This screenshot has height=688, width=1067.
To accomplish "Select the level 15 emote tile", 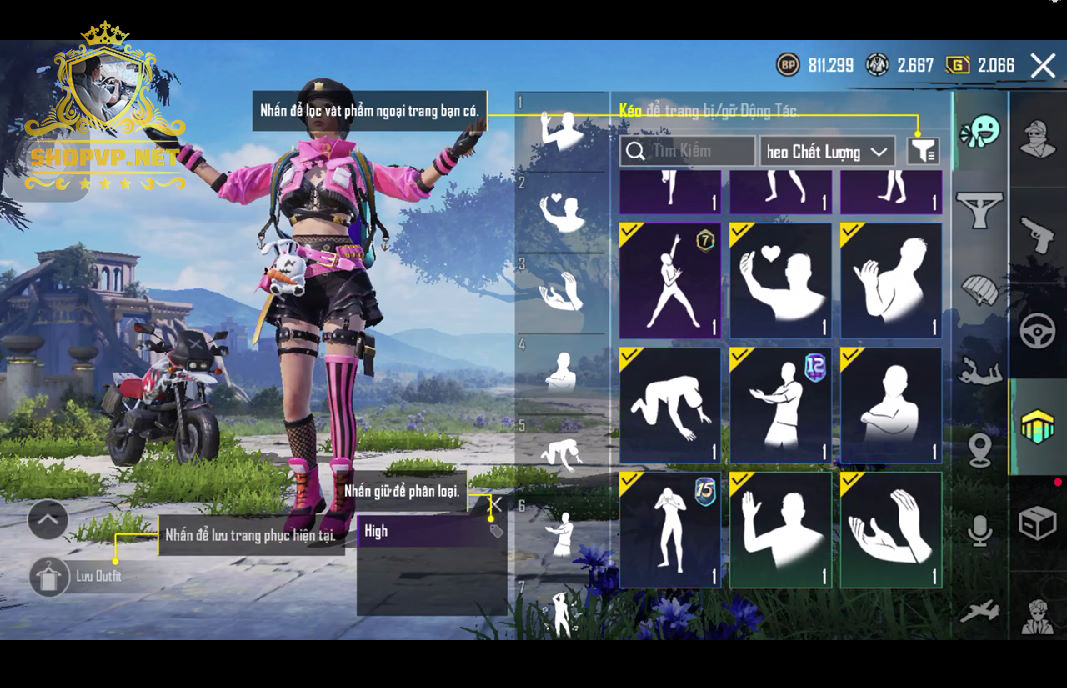I will coord(670,529).
